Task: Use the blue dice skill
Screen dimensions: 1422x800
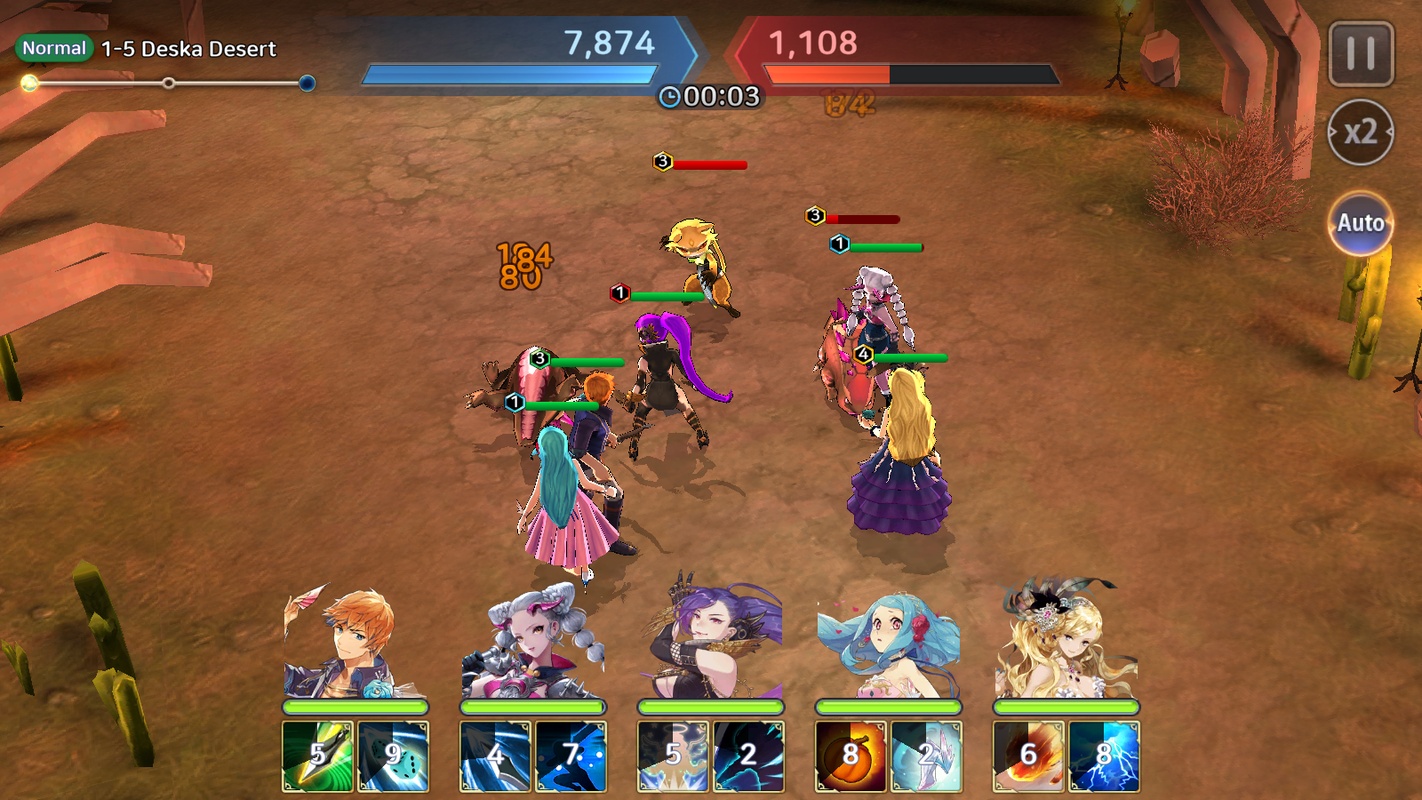Action: point(393,755)
